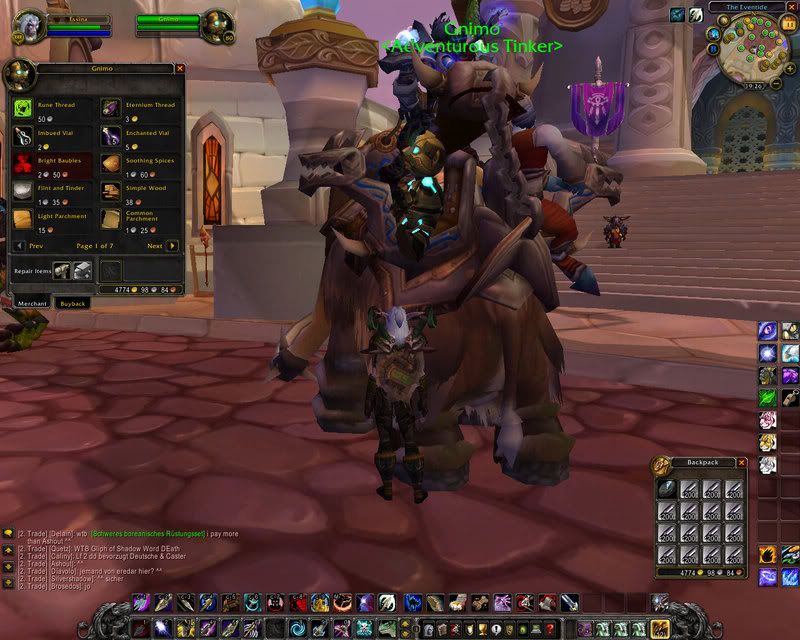Select Common Parchment in the merchant list
This screenshot has height=640, width=800.
(x=109, y=219)
